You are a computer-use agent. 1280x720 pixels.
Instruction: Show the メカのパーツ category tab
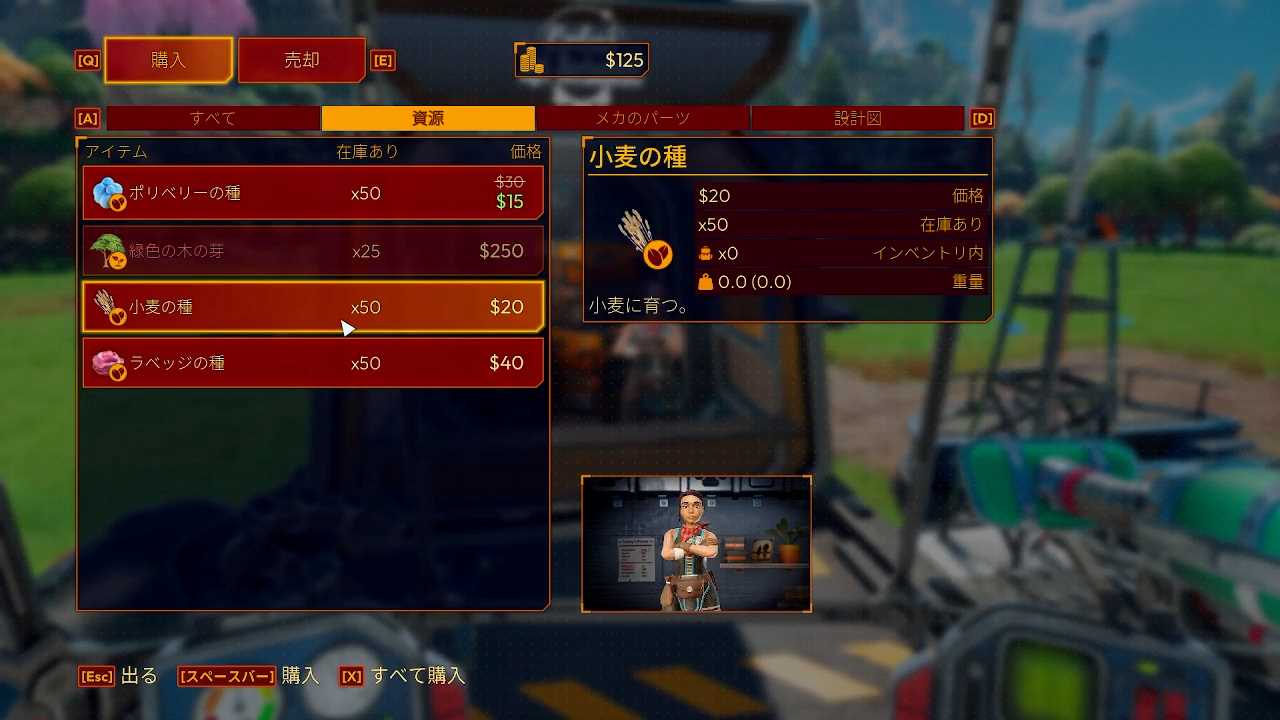pos(642,118)
